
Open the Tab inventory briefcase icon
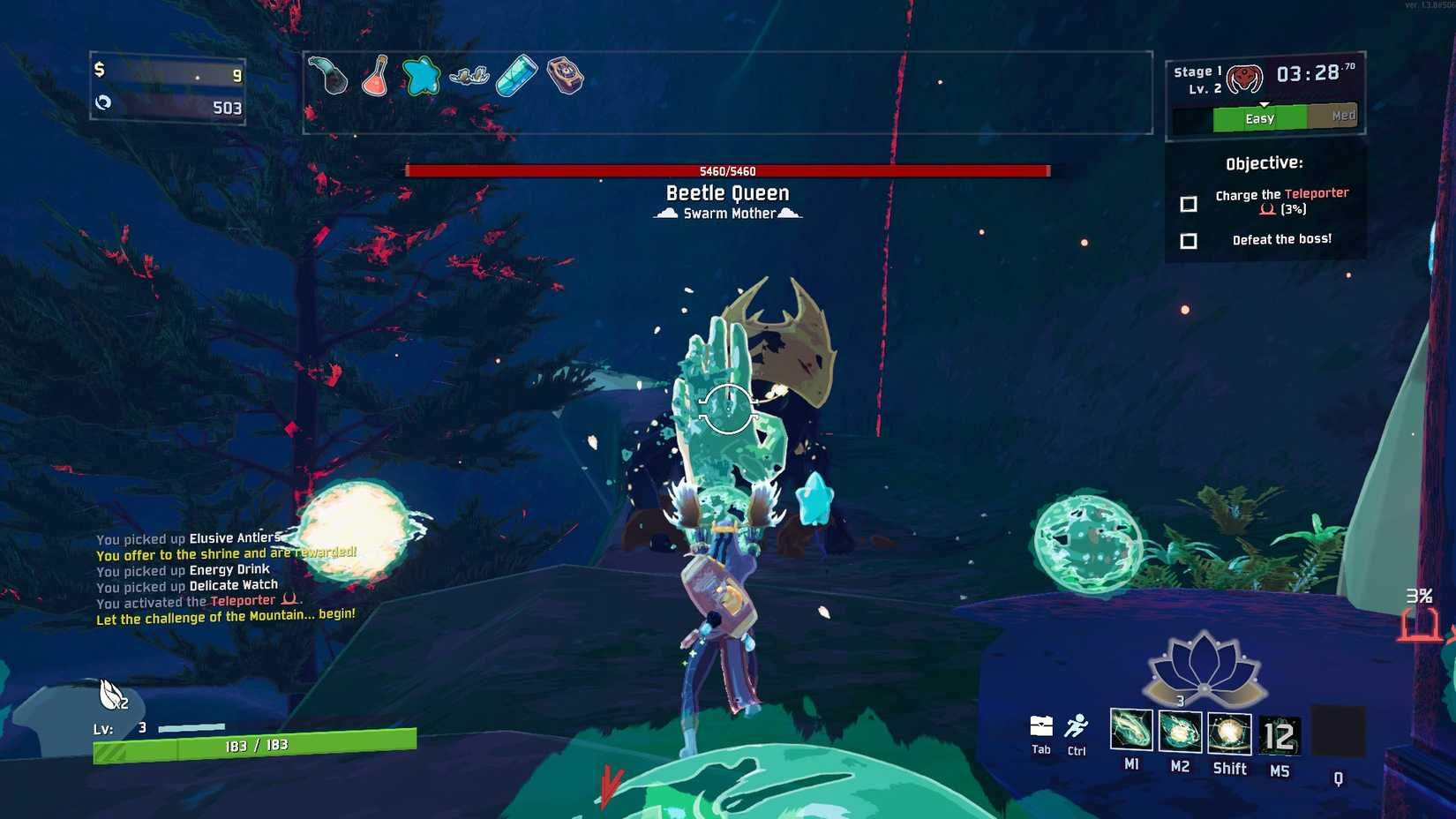[x=1039, y=729]
